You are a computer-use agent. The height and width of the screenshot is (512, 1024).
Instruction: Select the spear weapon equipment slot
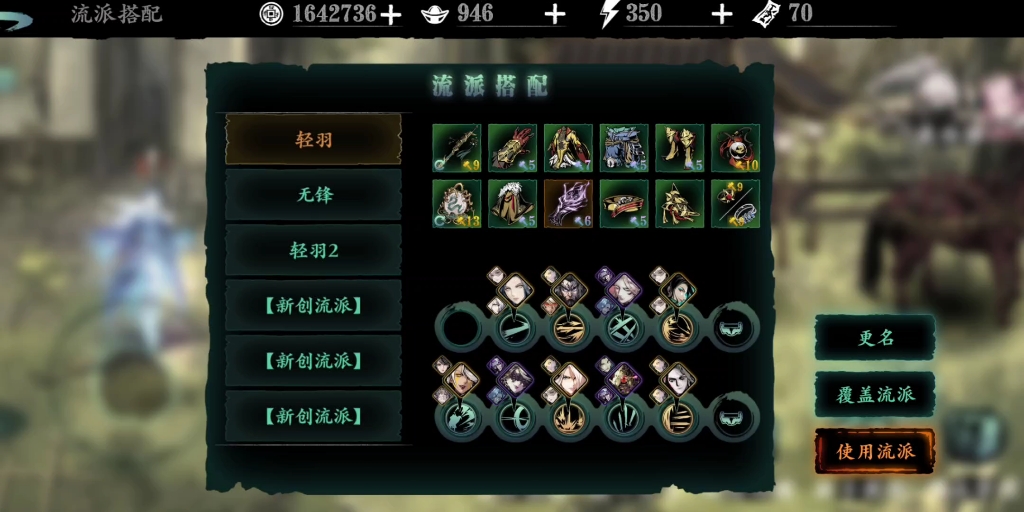pyautogui.click(x=457, y=148)
